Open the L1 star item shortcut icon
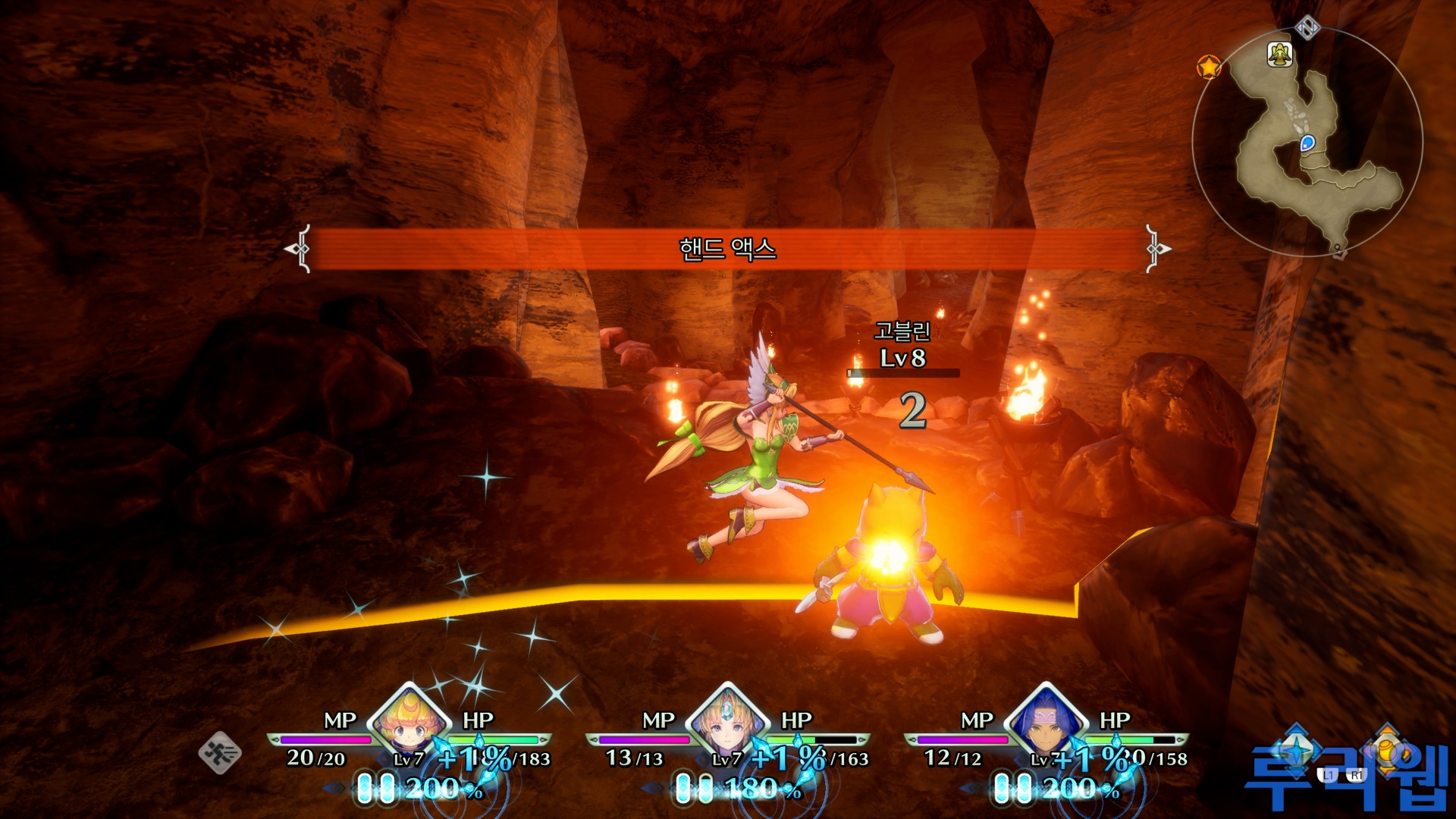This screenshot has width=1456, height=819. (x=1296, y=752)
